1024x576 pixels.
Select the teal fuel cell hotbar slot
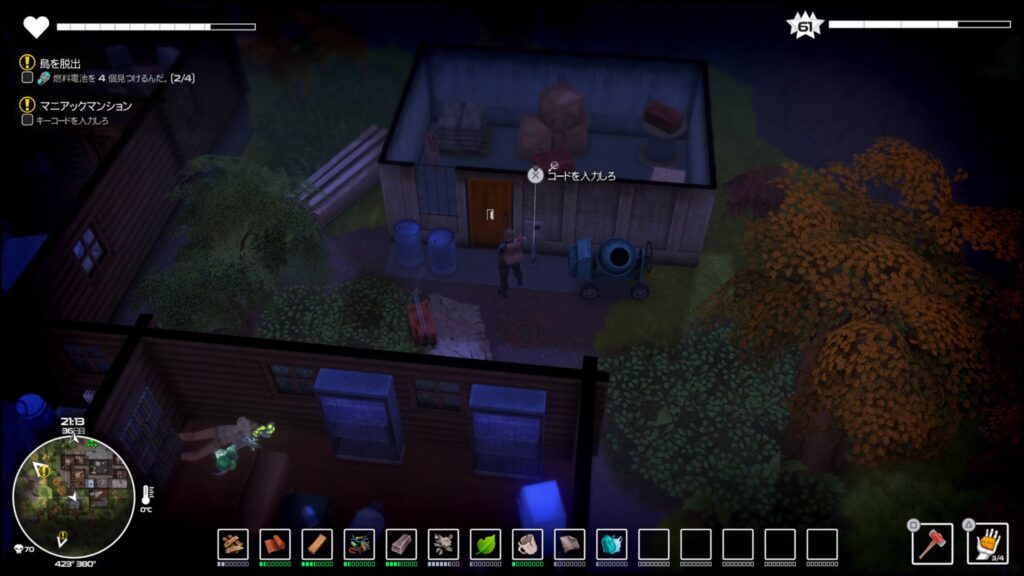[x=611, y=544]
